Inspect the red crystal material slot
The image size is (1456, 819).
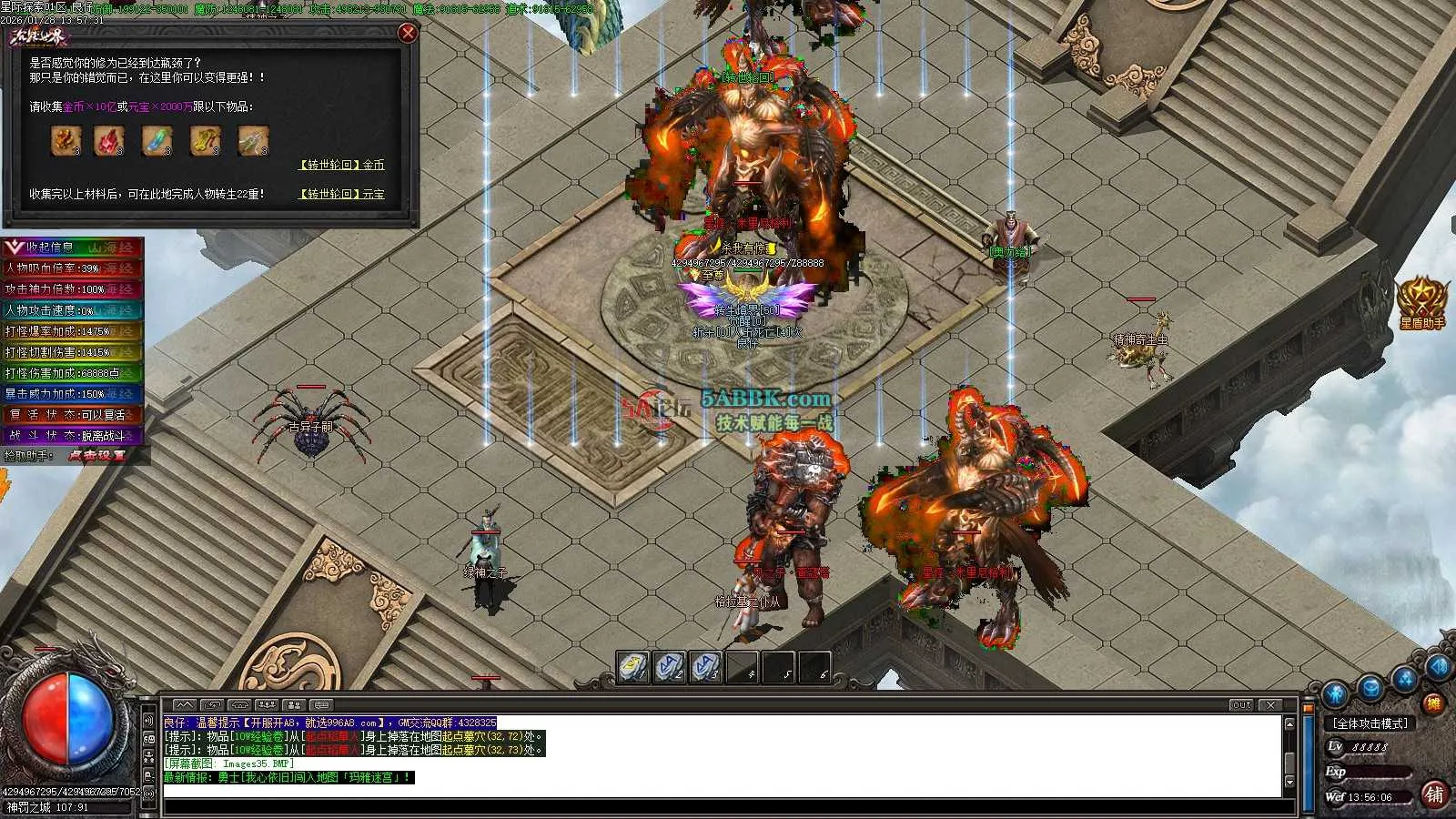[x=108, y=141]
